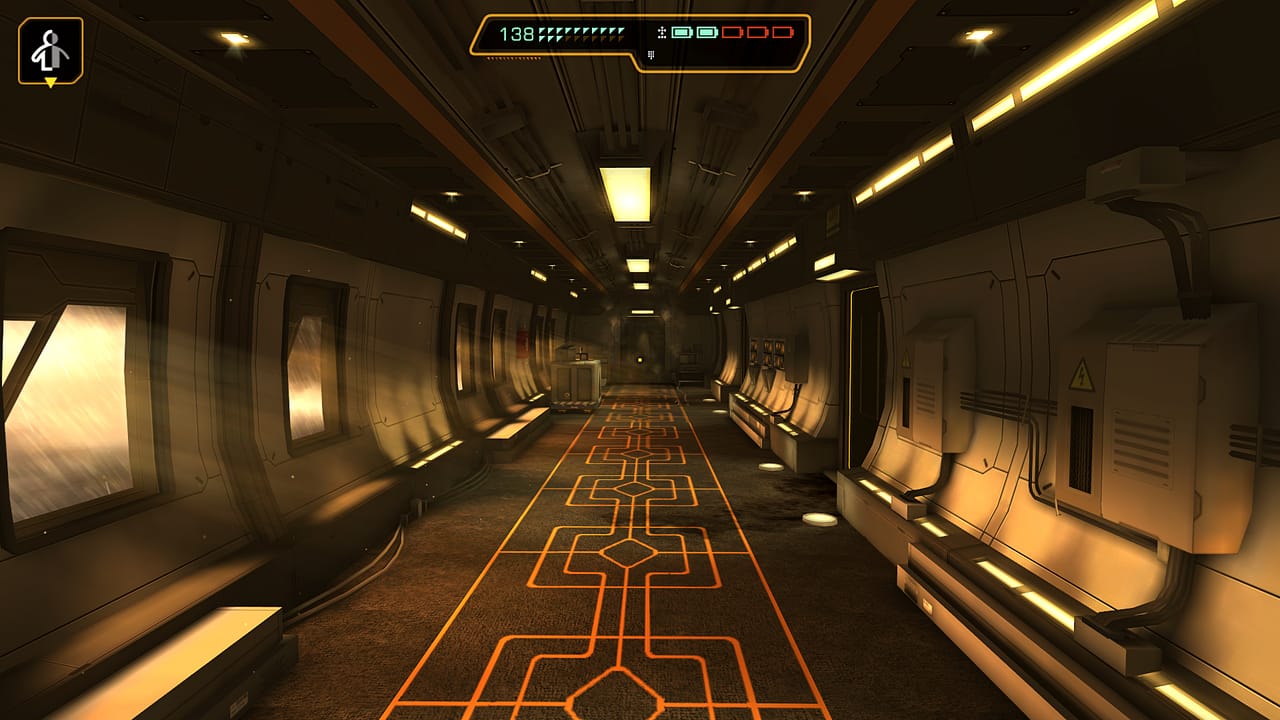The height and width of the screenshot is (720, 1280).
Task: Toggle the middle red energy cell
Action: 758,33
